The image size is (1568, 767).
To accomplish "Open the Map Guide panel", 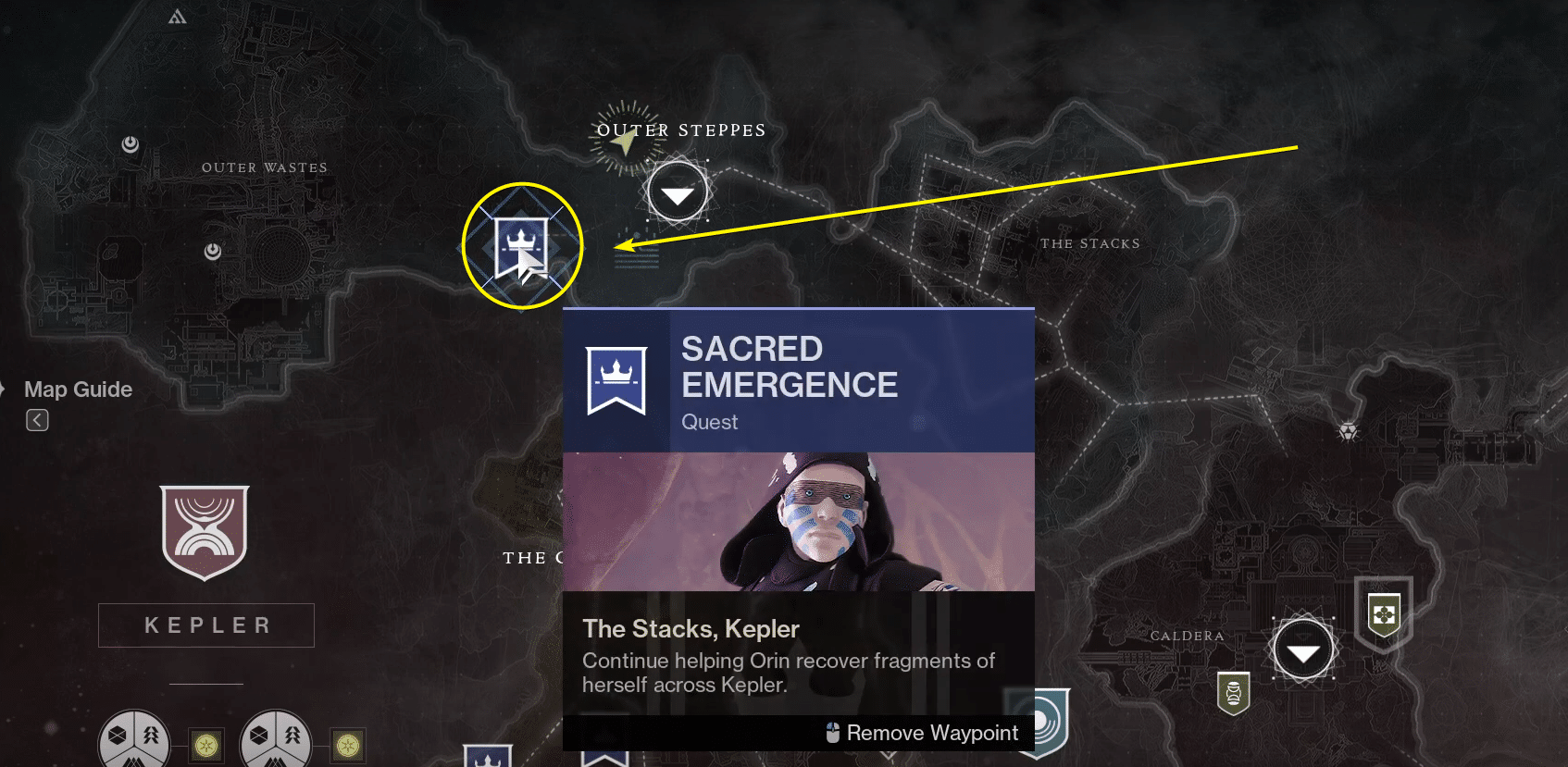I will click(78, 390).
